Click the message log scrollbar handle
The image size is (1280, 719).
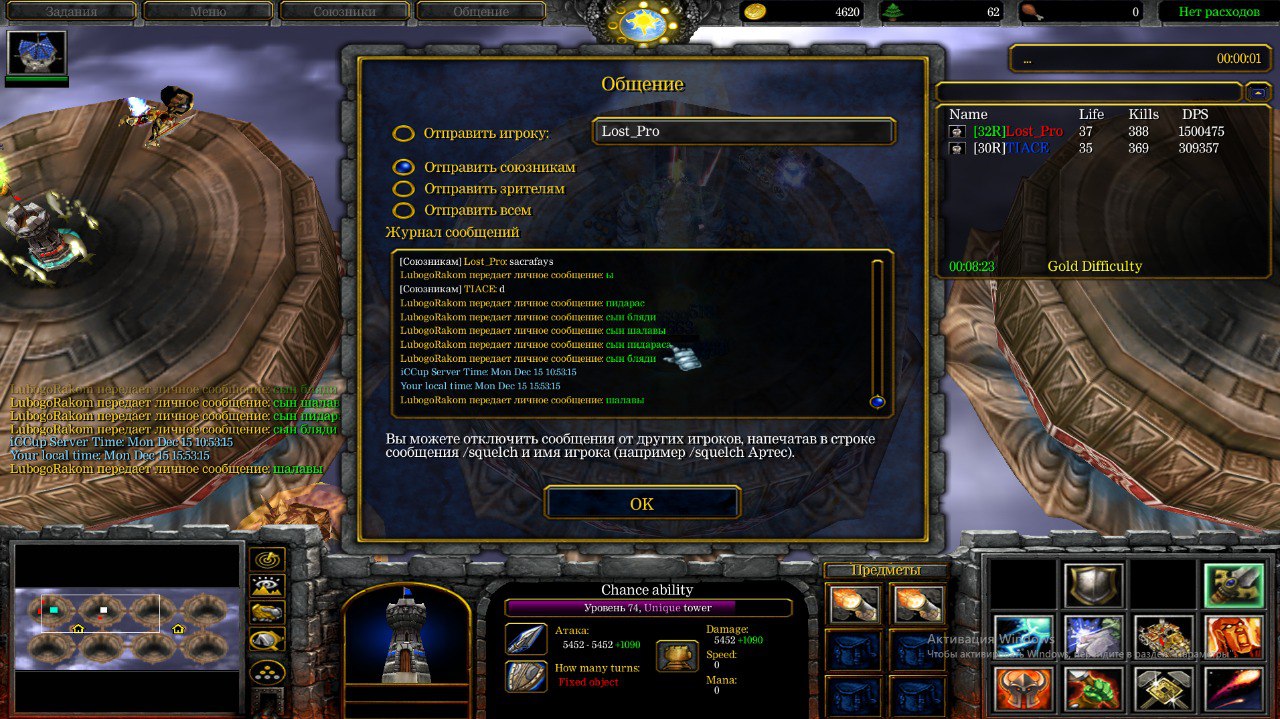(877, 402)
